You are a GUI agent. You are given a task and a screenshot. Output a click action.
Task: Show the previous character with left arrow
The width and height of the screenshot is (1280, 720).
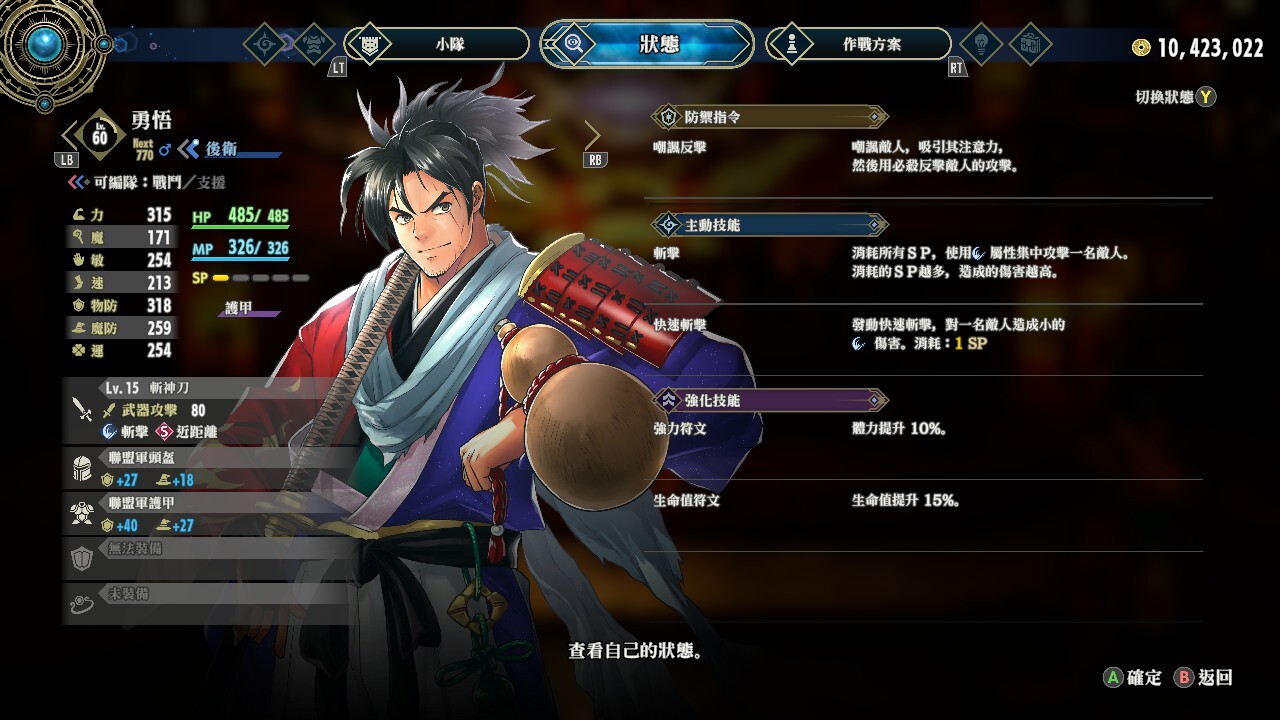pyautogui.click(x=70, y=135)
